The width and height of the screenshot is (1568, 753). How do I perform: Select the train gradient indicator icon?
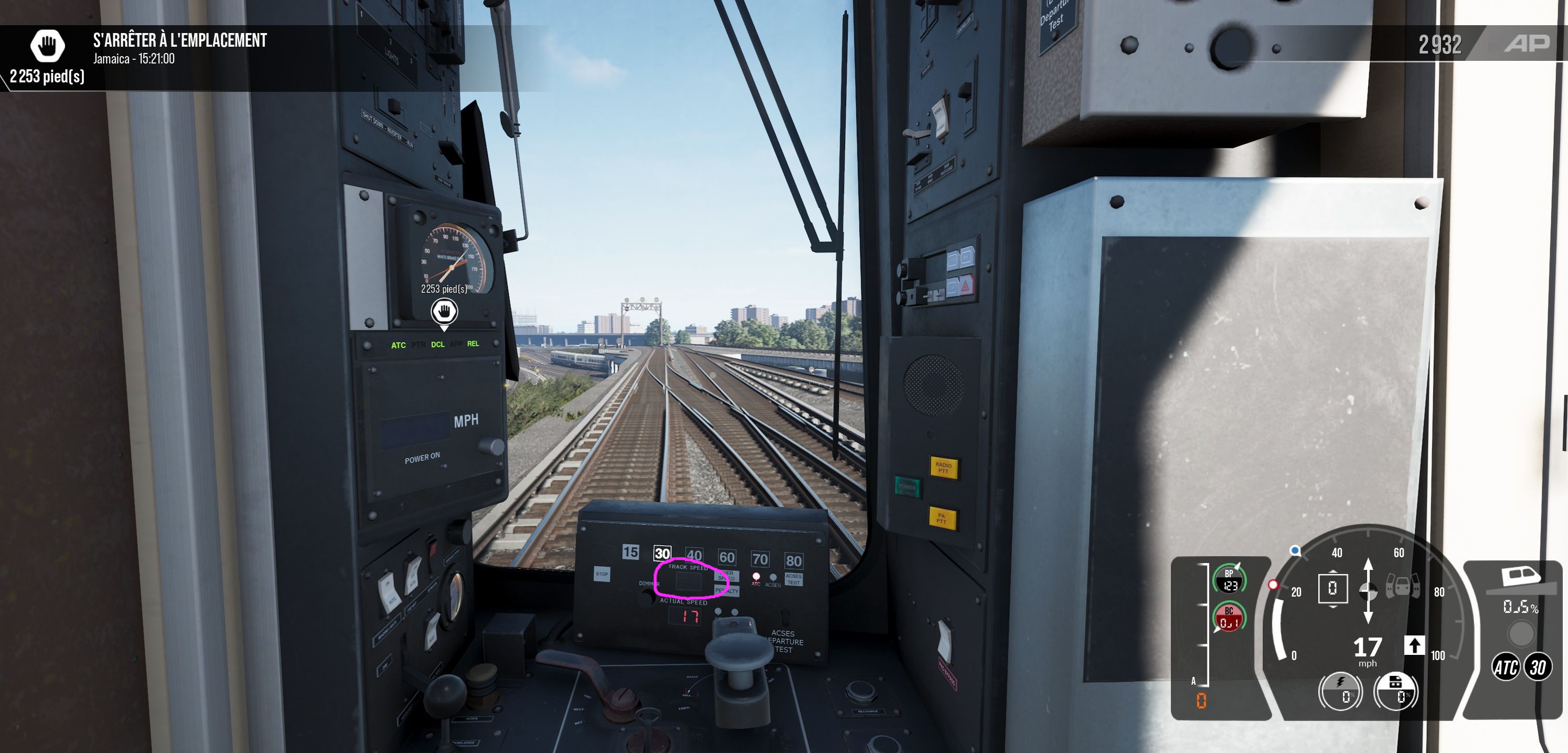coord(1519,579)
